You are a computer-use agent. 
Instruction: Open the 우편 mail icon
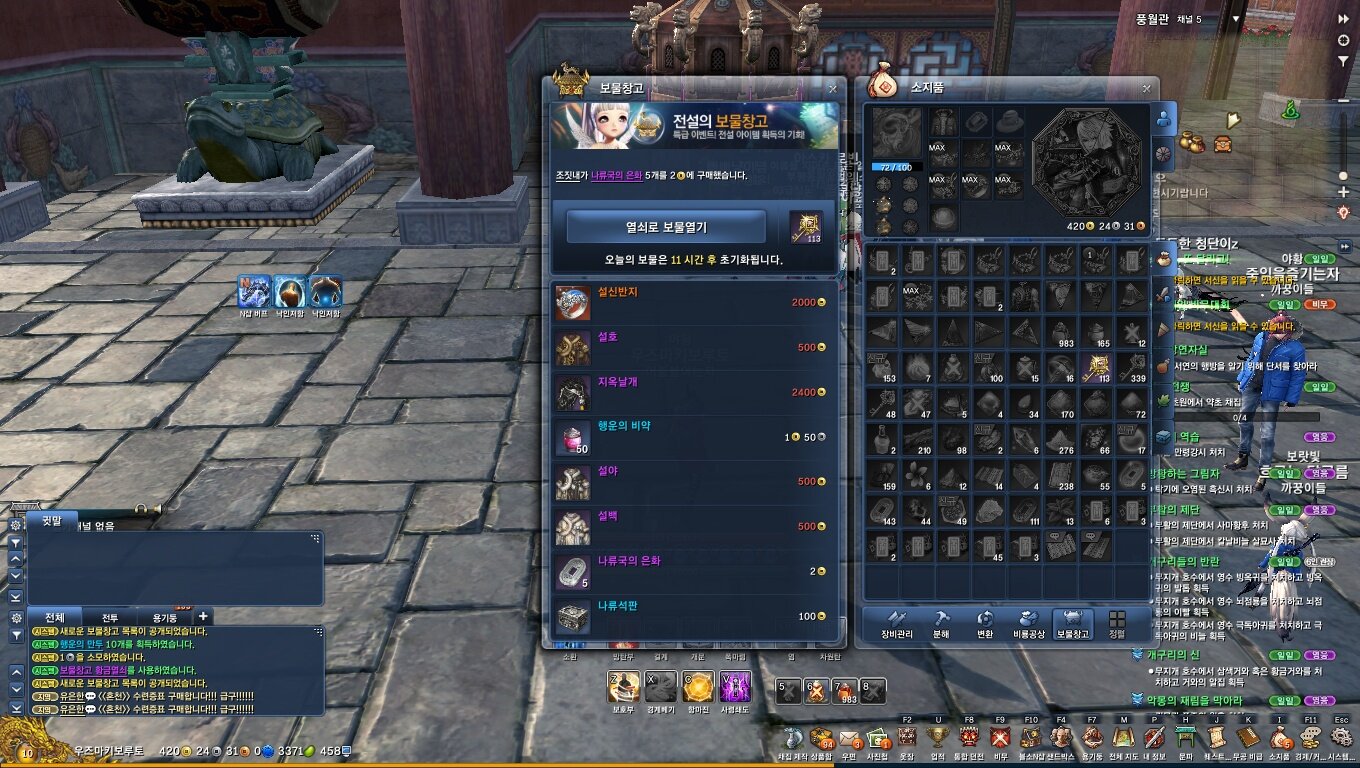click(x=849, y=739)
